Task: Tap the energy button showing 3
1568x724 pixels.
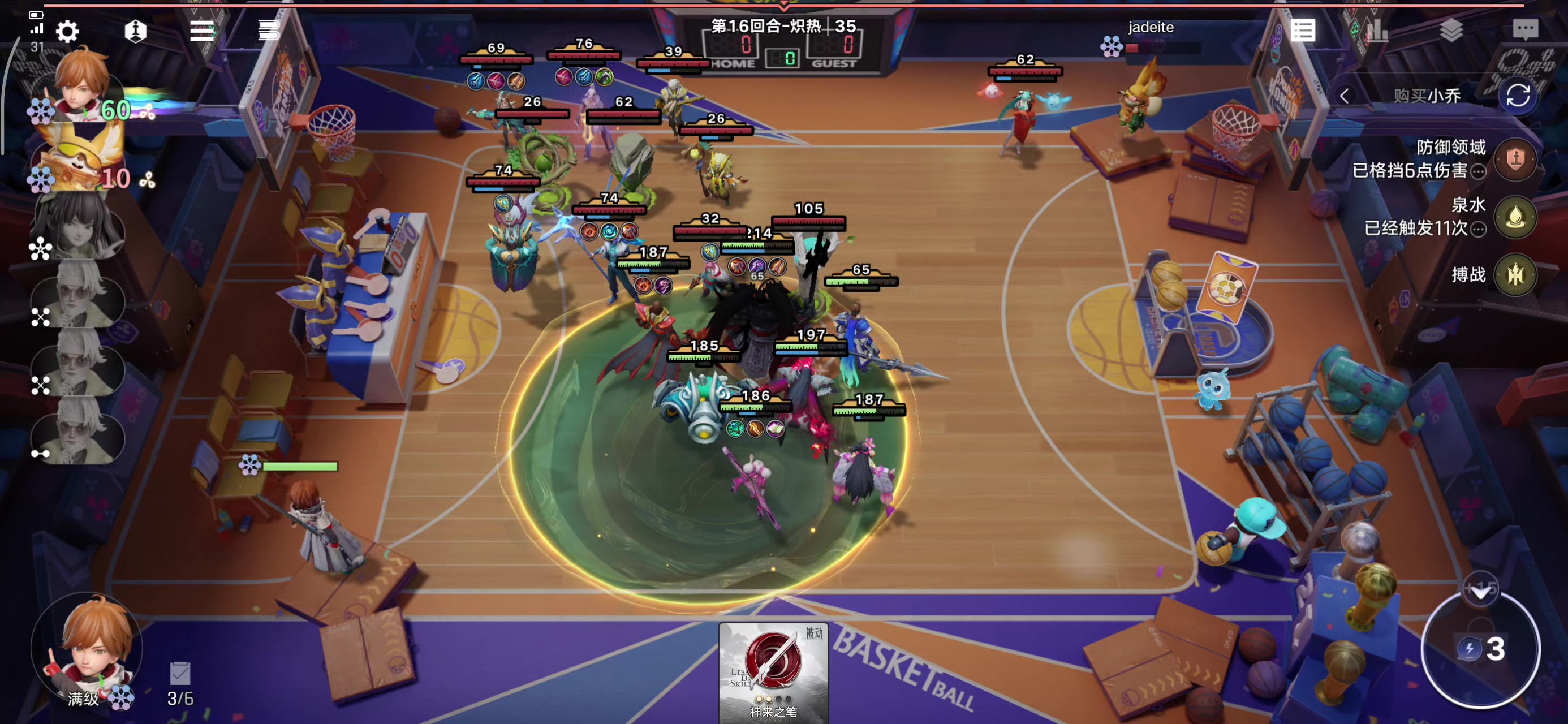Action: point(1481,650)
